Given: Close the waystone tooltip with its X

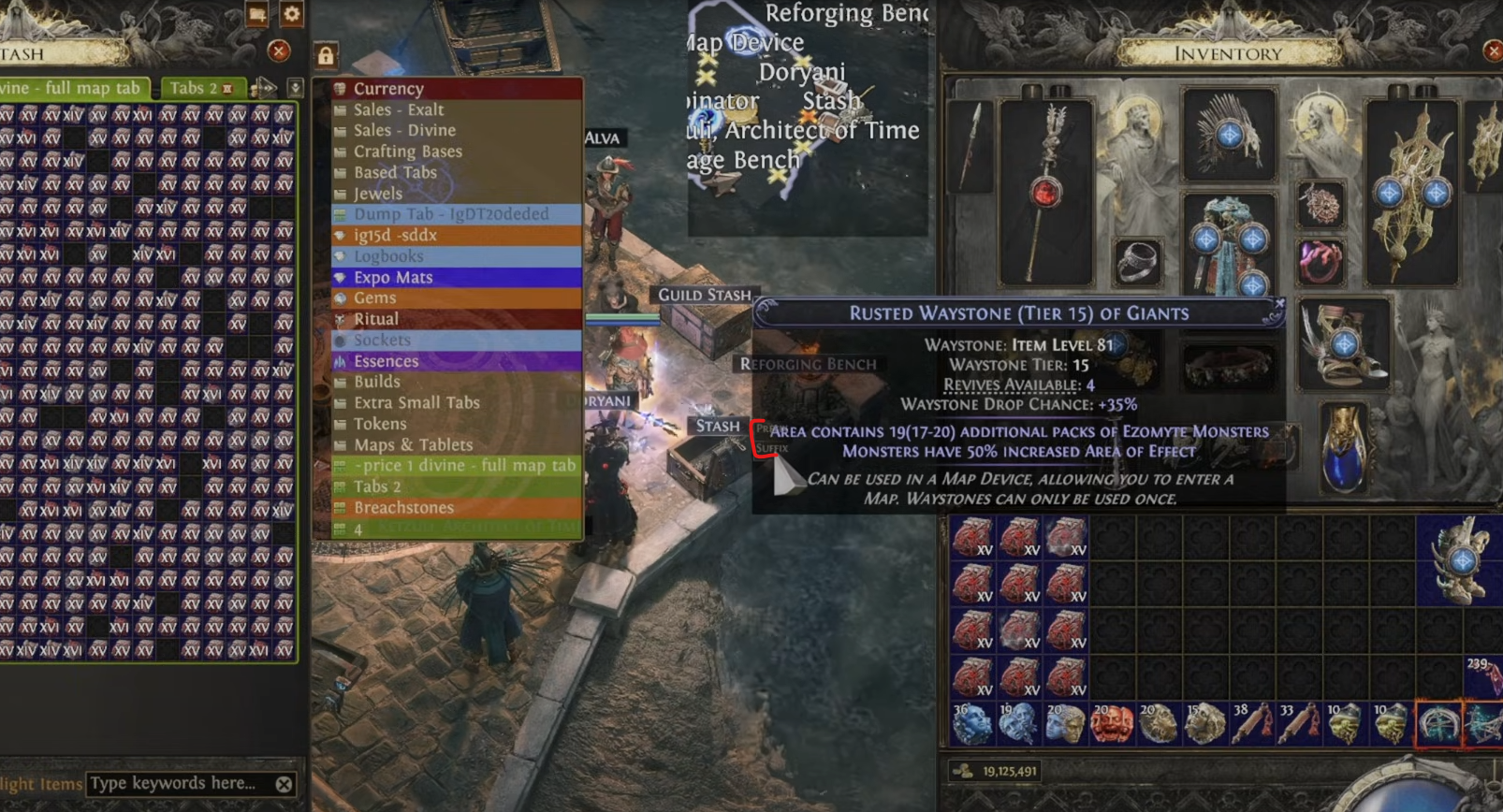Looking at the screenshot, I should tap(1279, 304).
